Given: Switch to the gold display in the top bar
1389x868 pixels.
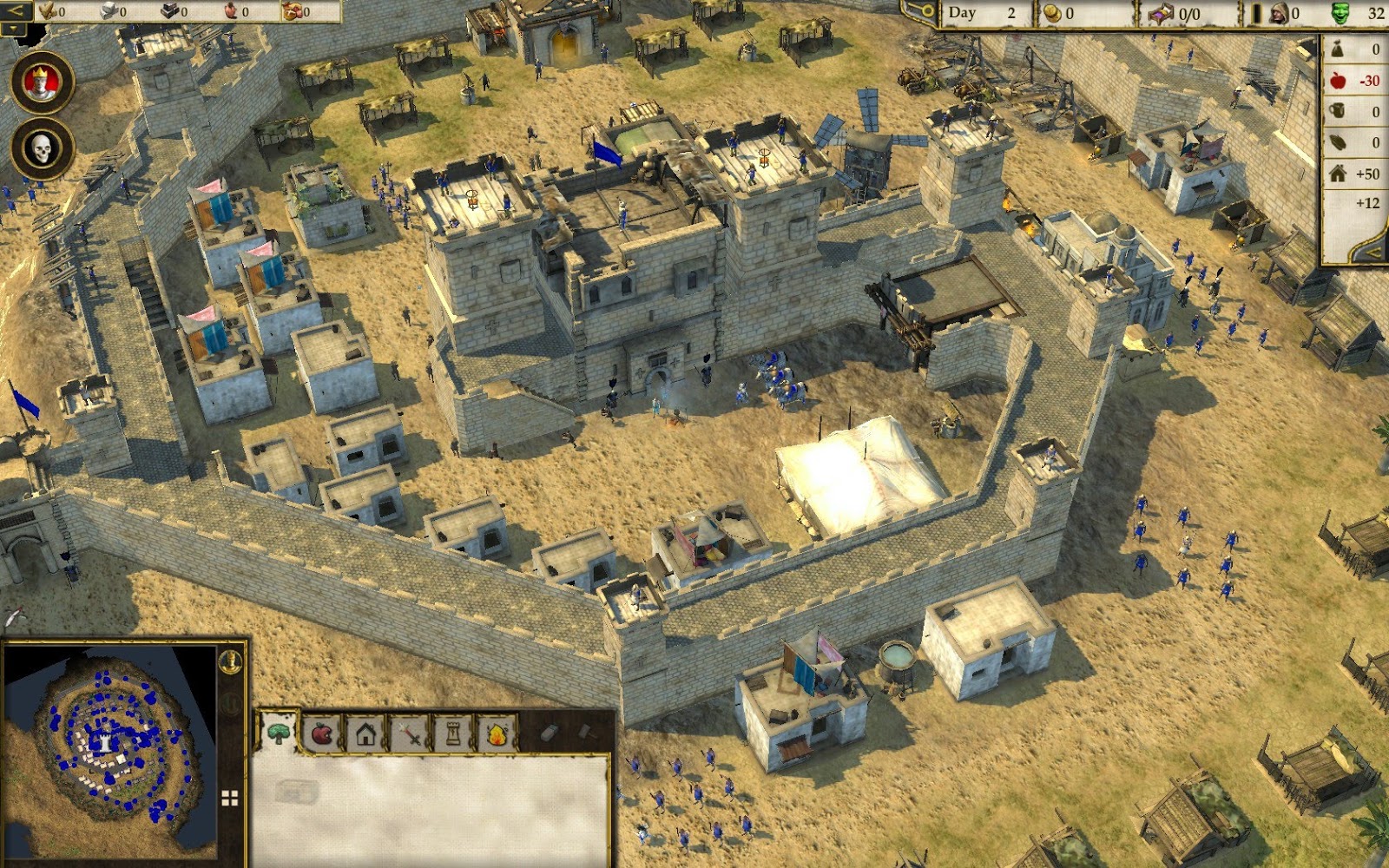Looking at the screenshot, I should pyautogui.click(x=1054, y=13).
